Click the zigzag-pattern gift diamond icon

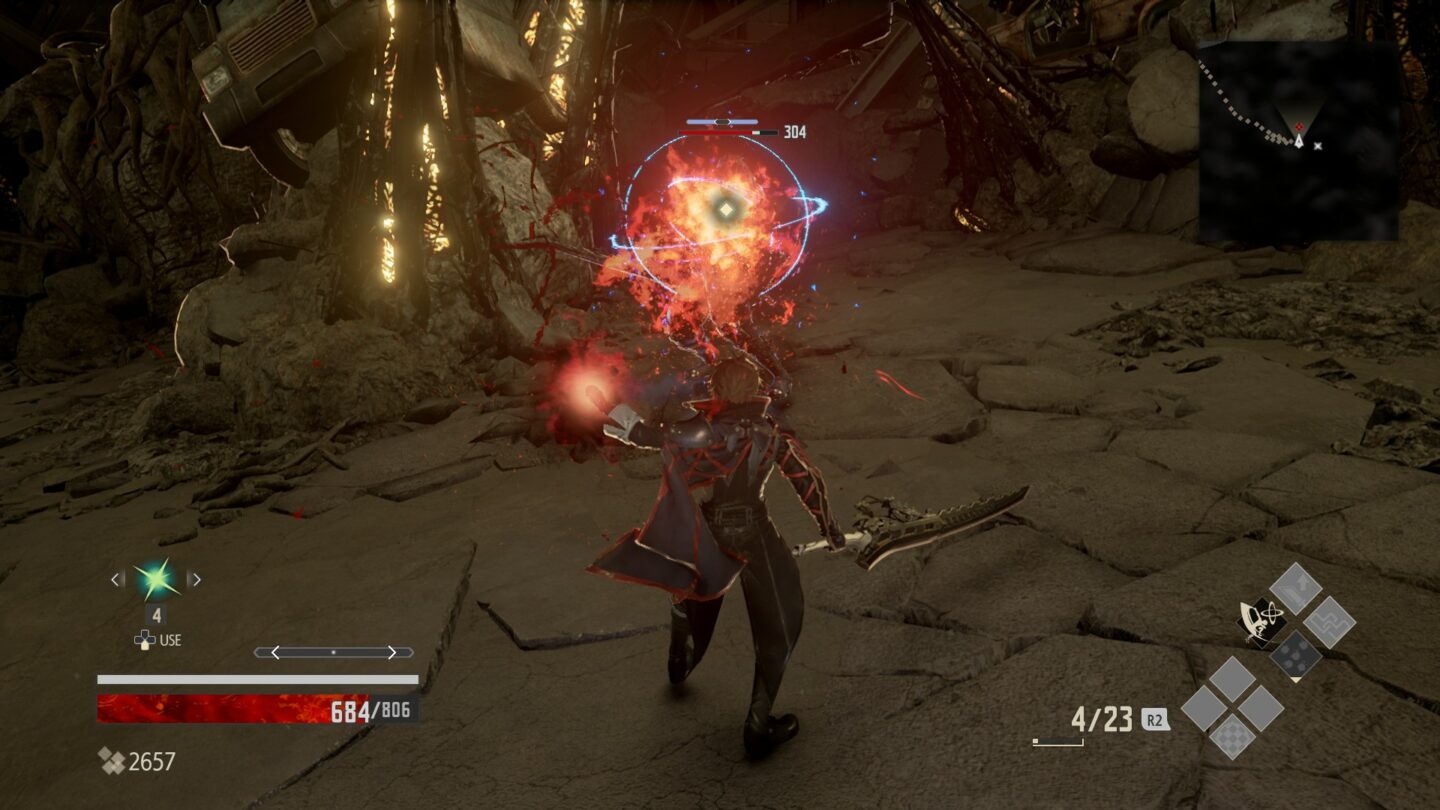(1331, 623)
